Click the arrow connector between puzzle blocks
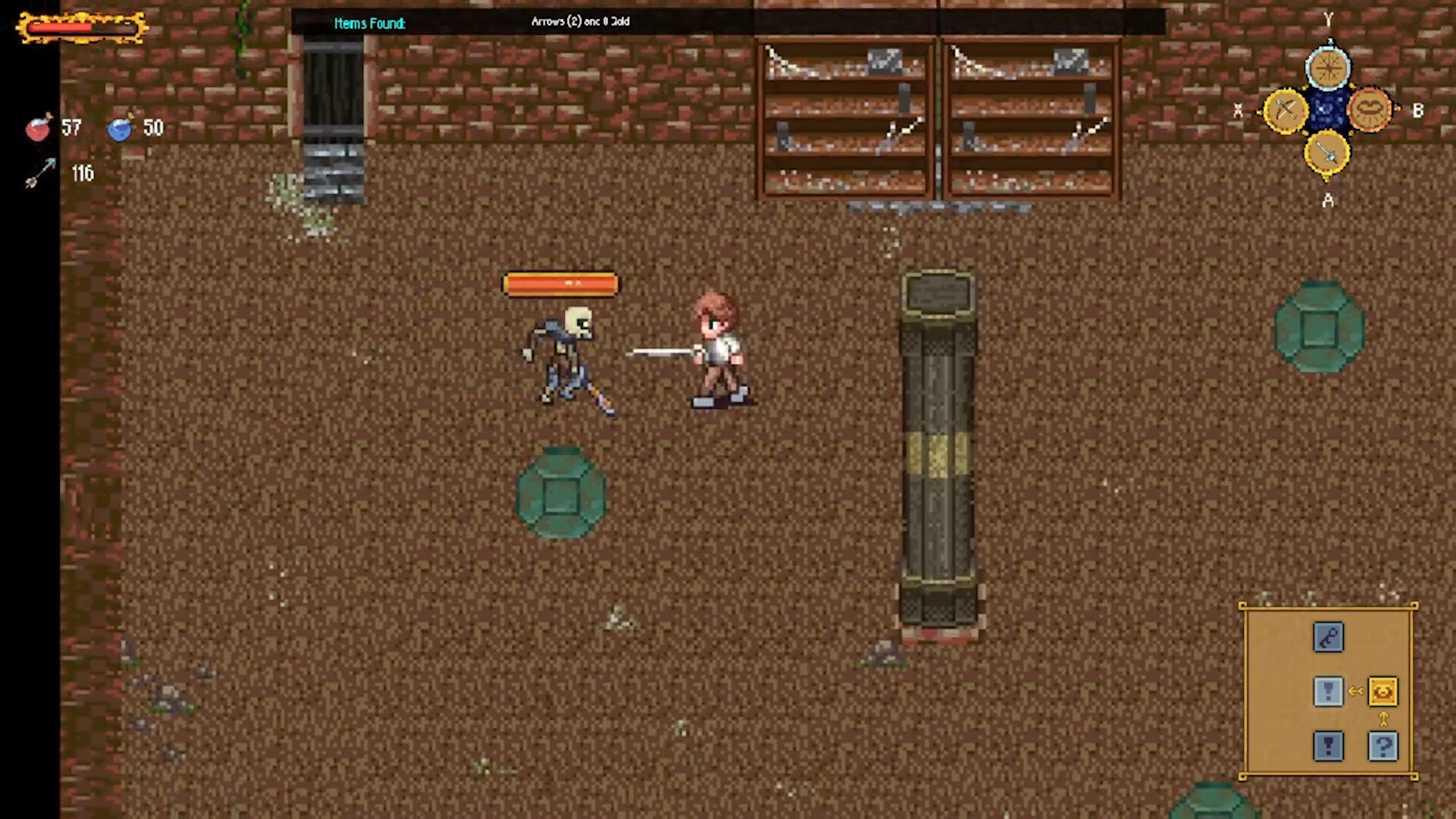This screenshot has width=1456, height=819. (1356, 691)
